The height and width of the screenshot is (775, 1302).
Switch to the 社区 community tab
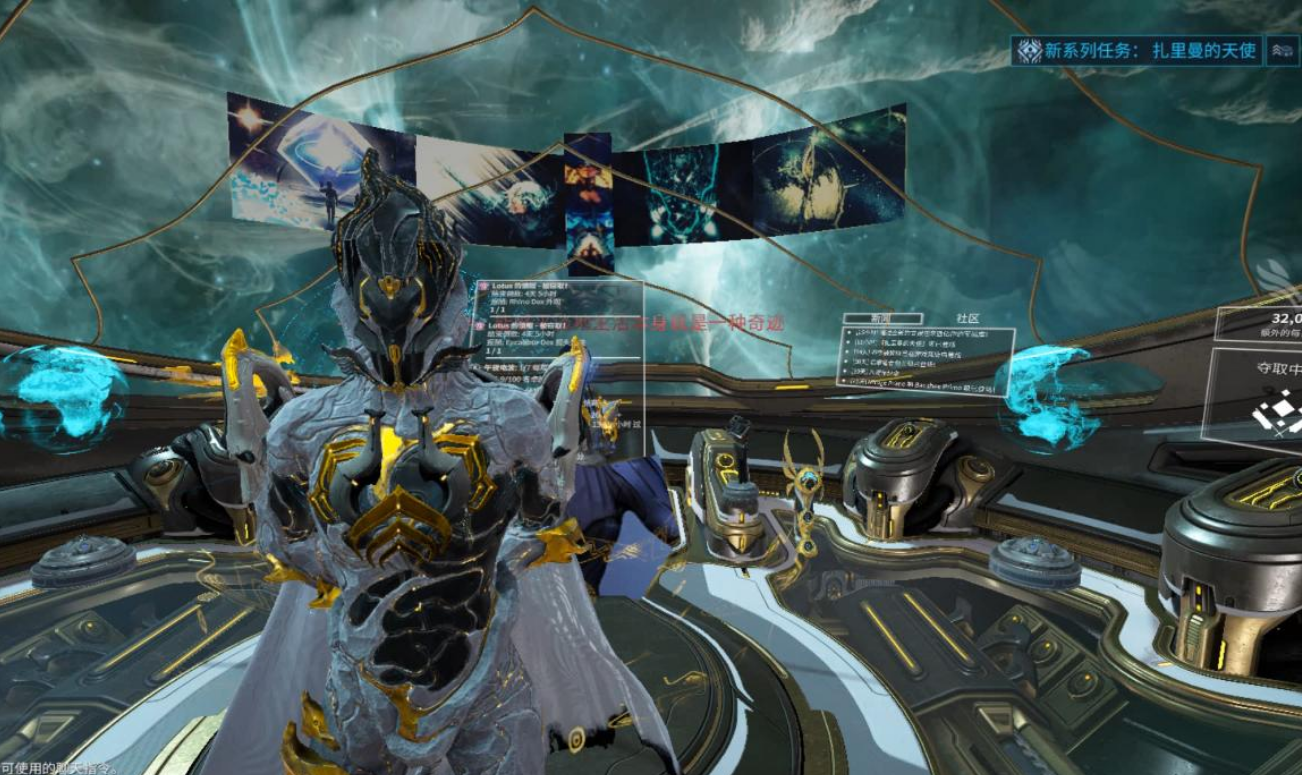coord(967,318)
